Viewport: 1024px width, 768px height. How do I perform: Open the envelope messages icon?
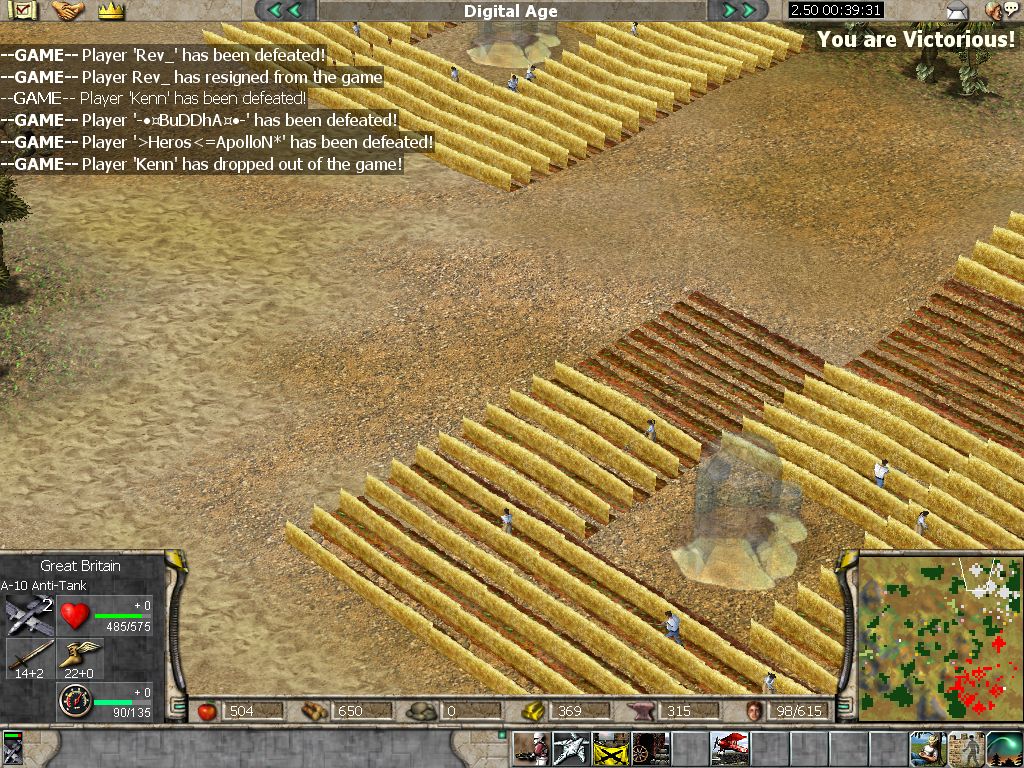coord(957,12)
